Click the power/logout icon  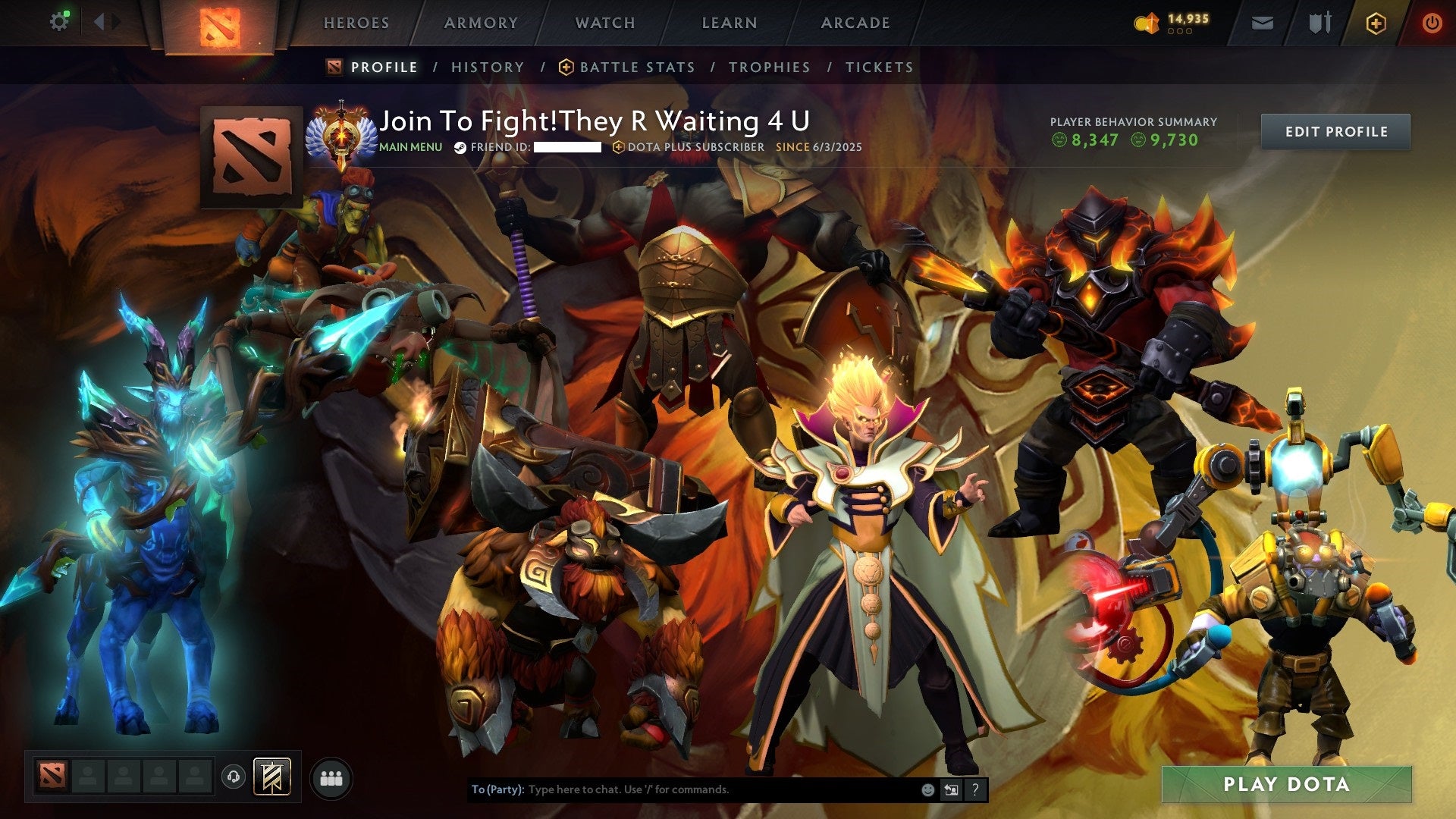pos(1432,23)
